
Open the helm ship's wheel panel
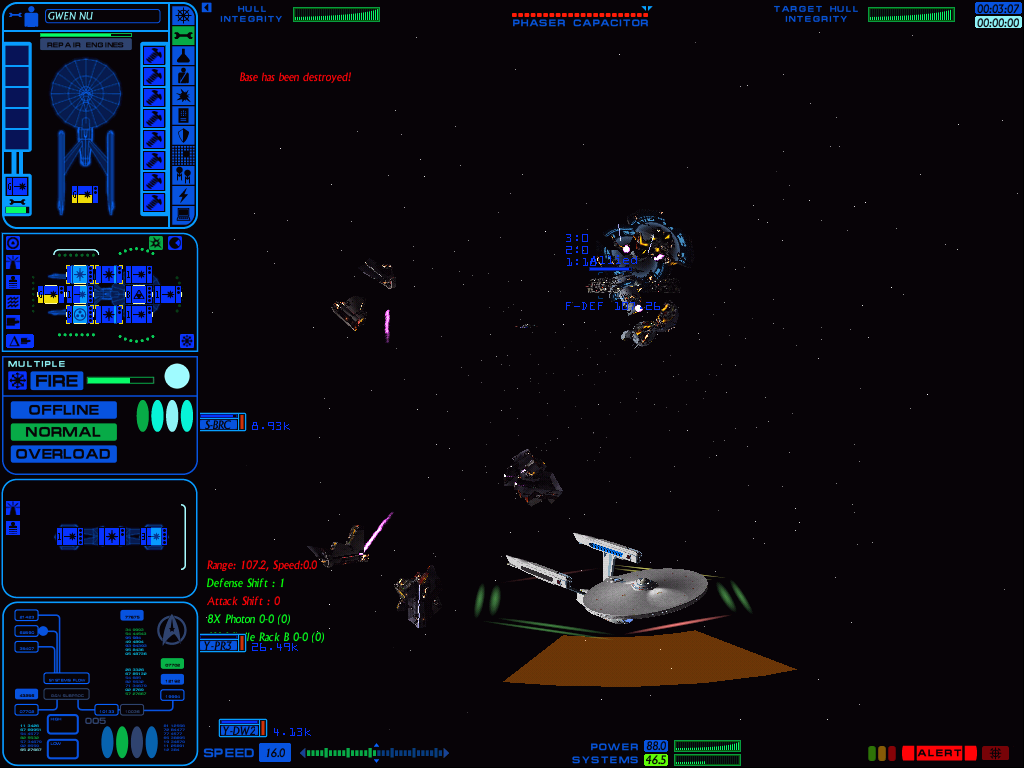point(183,15)
